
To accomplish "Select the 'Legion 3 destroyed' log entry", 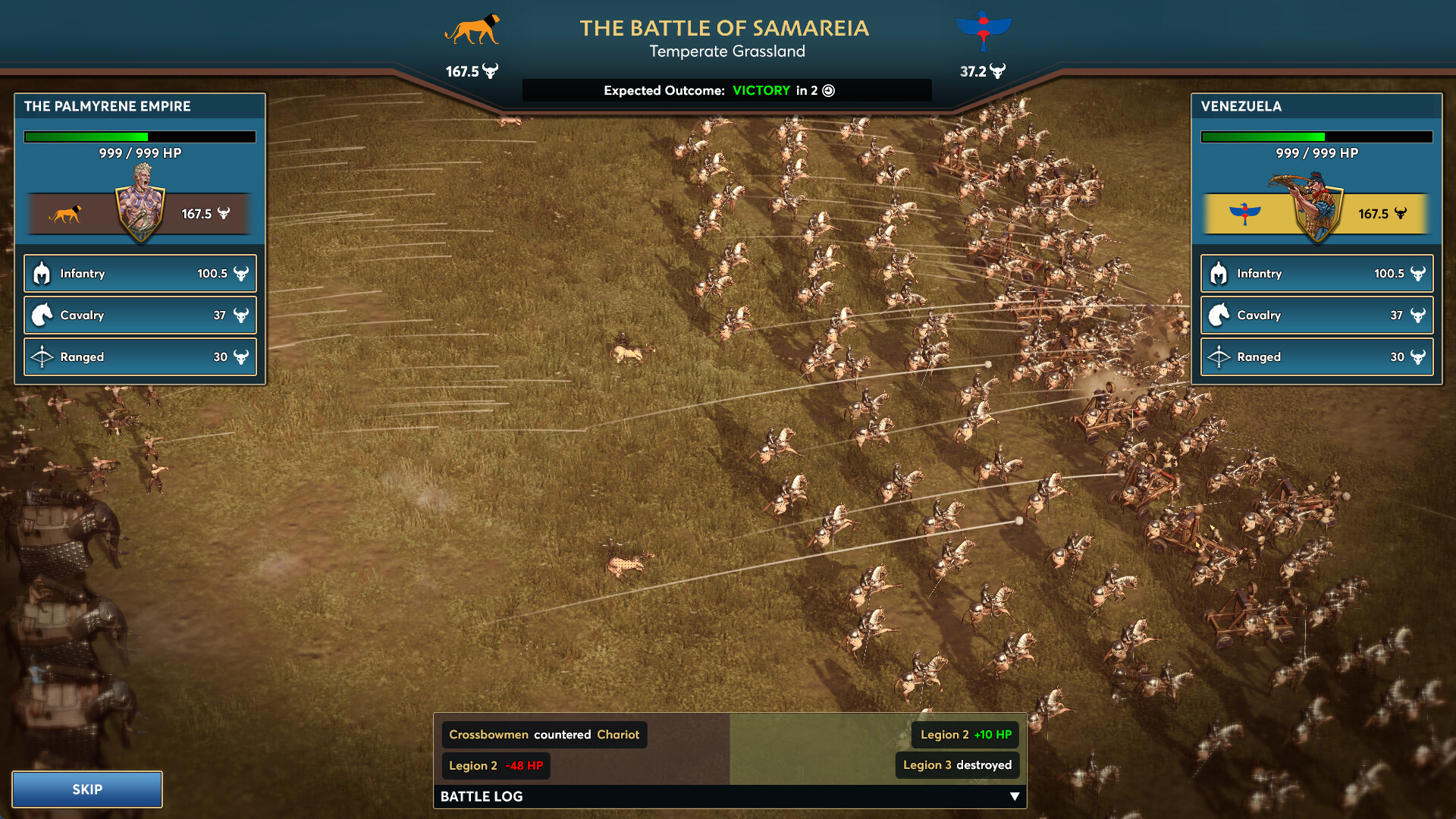I will 957,765.
